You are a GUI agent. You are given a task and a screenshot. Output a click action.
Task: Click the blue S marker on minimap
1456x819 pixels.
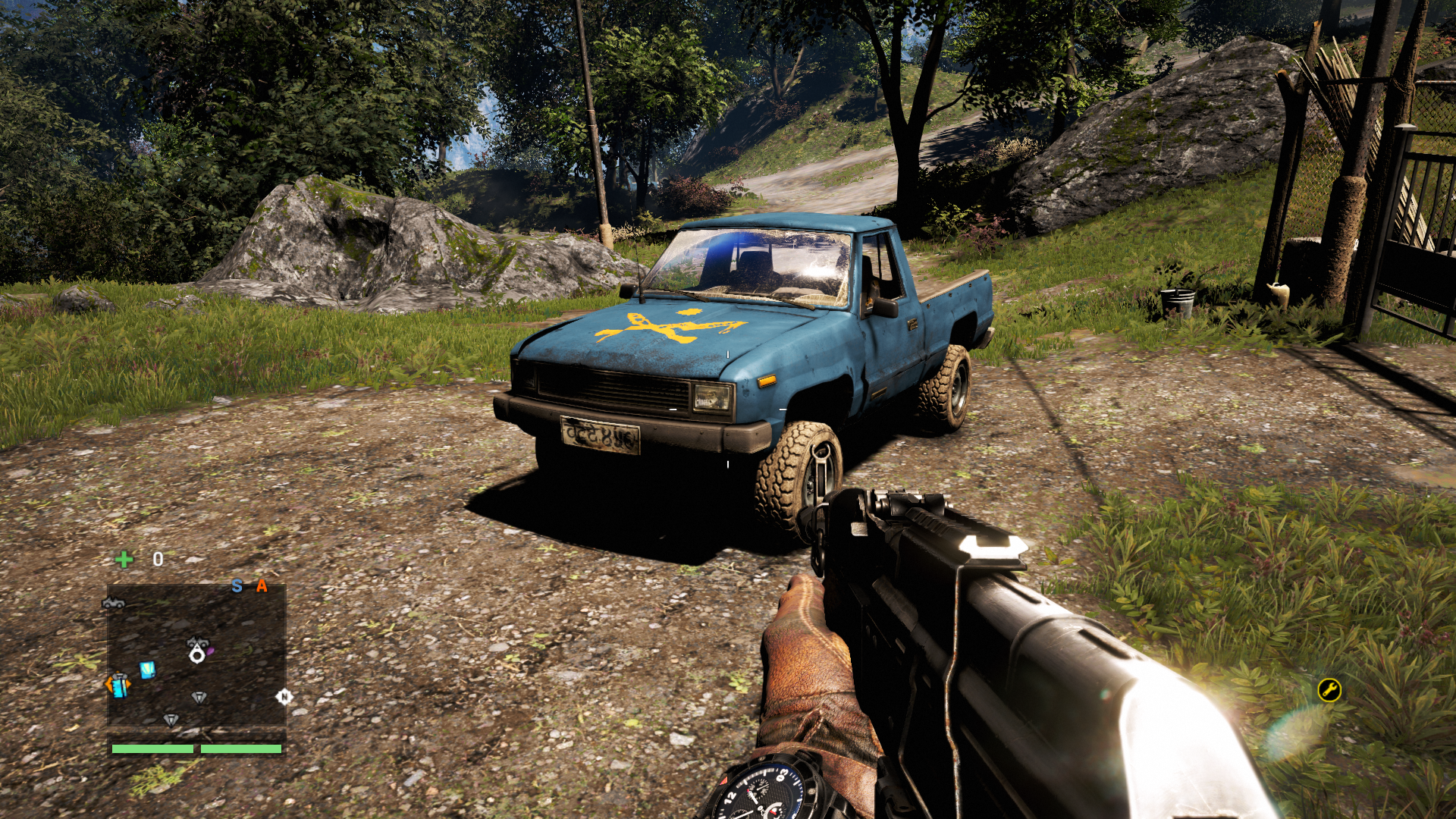click(237, 586)
